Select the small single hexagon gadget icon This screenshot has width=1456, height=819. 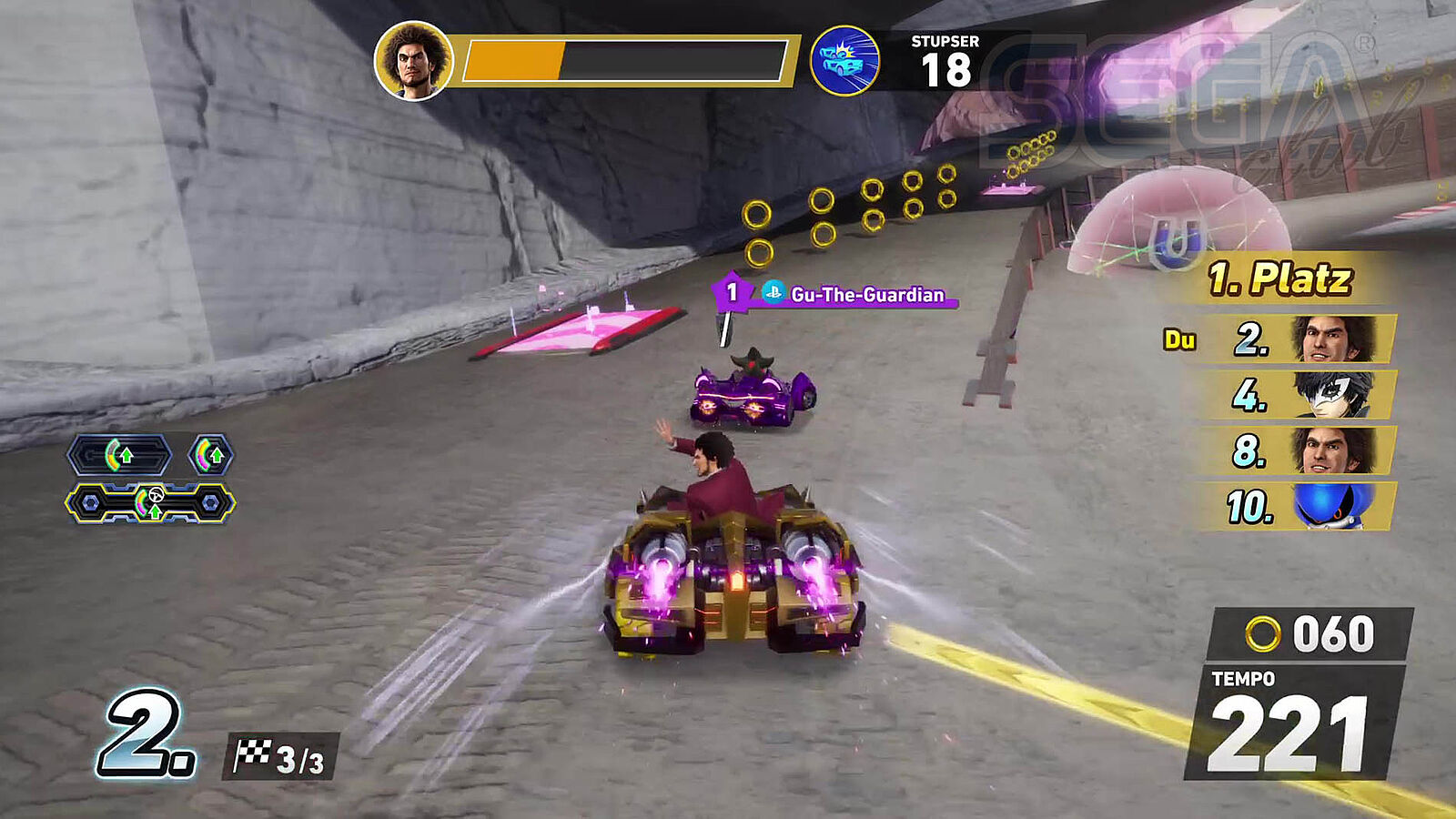210,454
